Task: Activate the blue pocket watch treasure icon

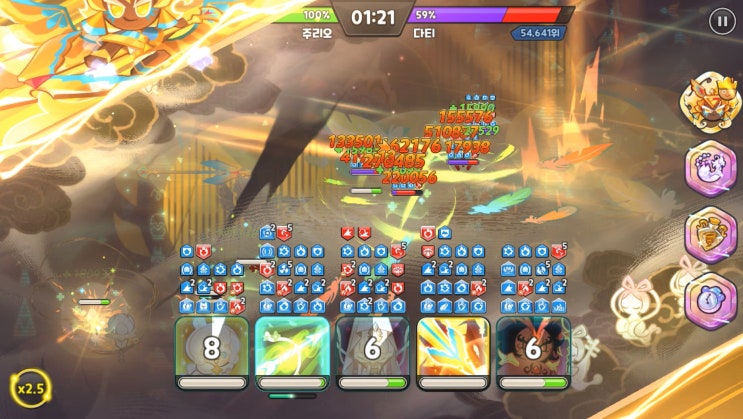Action: point(710,299)
